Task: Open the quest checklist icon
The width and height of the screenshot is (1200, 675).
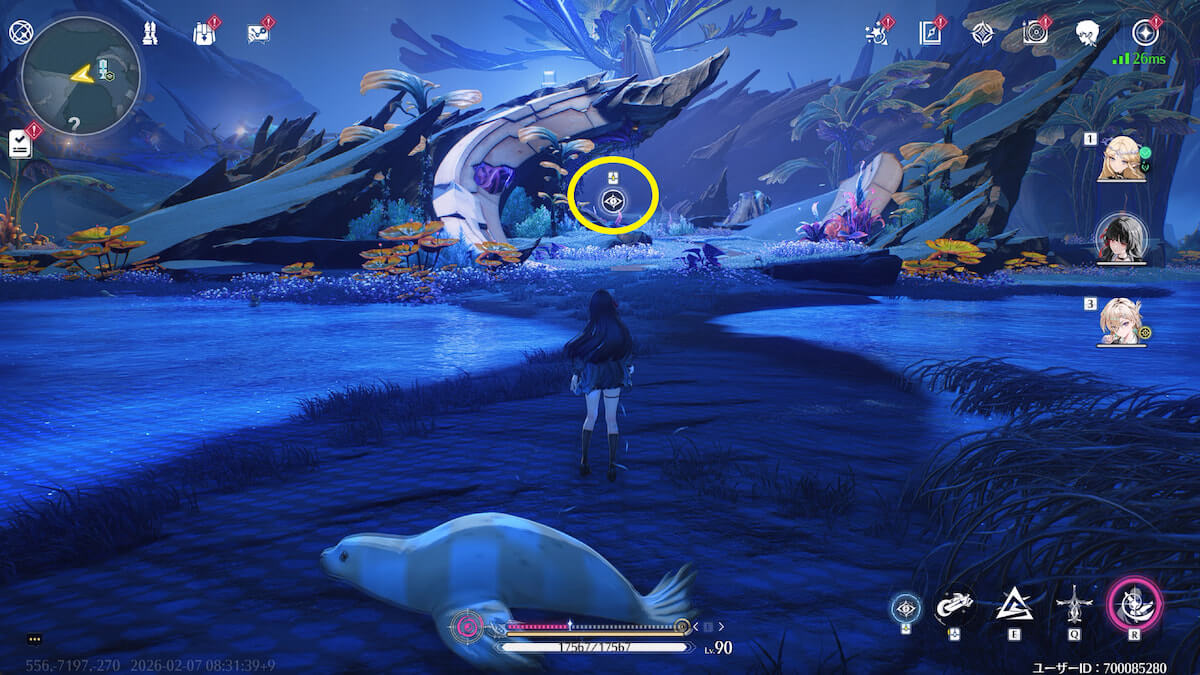Action: 21,143
